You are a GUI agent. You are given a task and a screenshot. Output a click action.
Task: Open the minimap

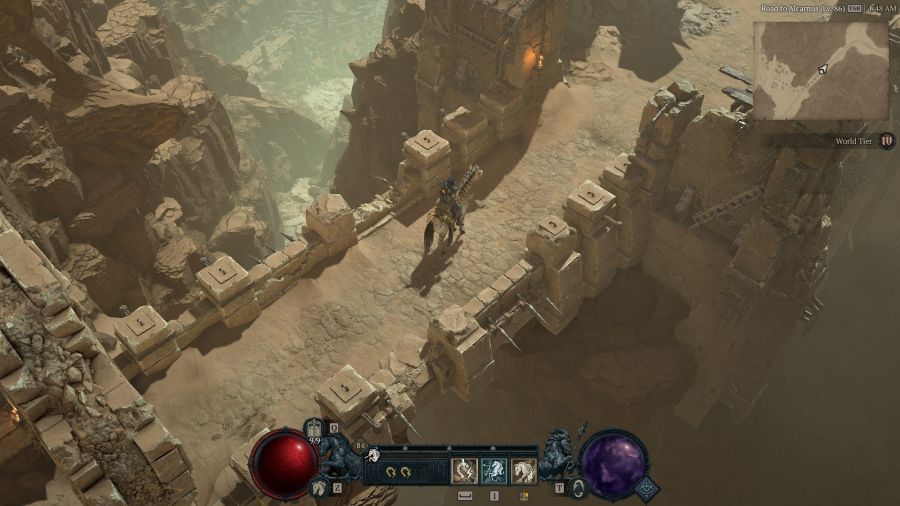[x=820, y=70]
